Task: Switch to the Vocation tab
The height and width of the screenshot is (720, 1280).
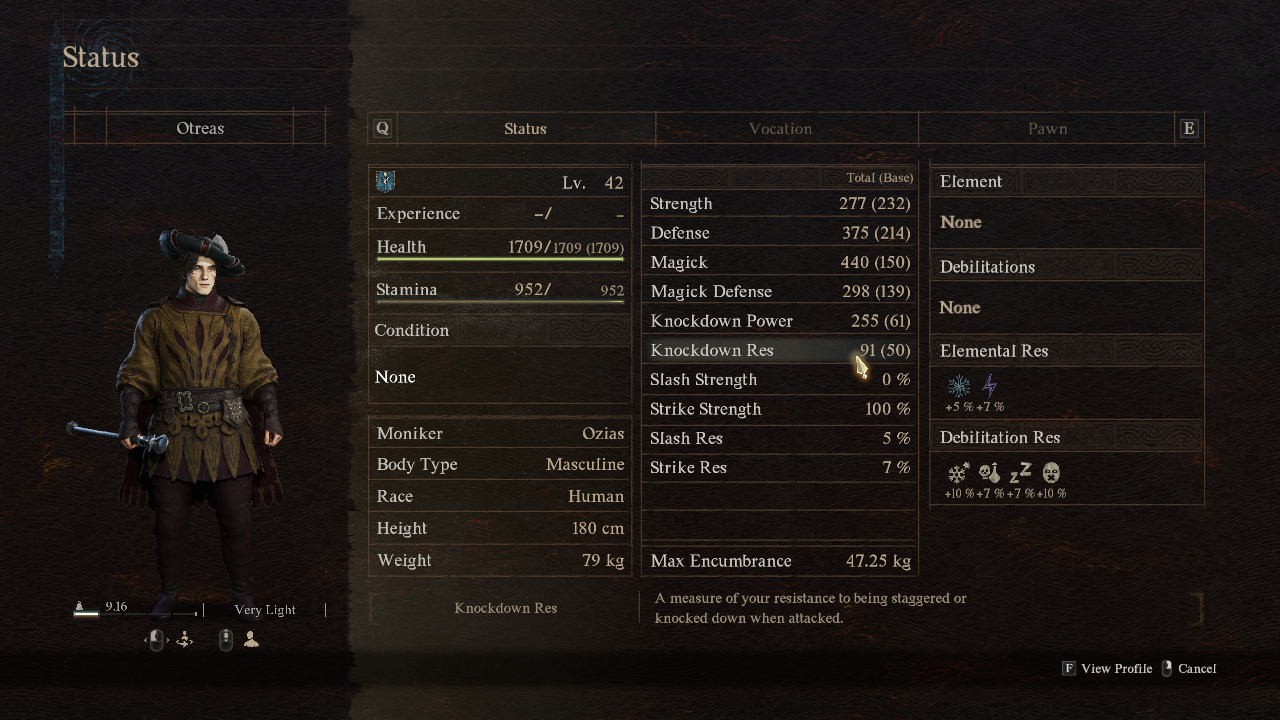Action: tap(780, 129)
